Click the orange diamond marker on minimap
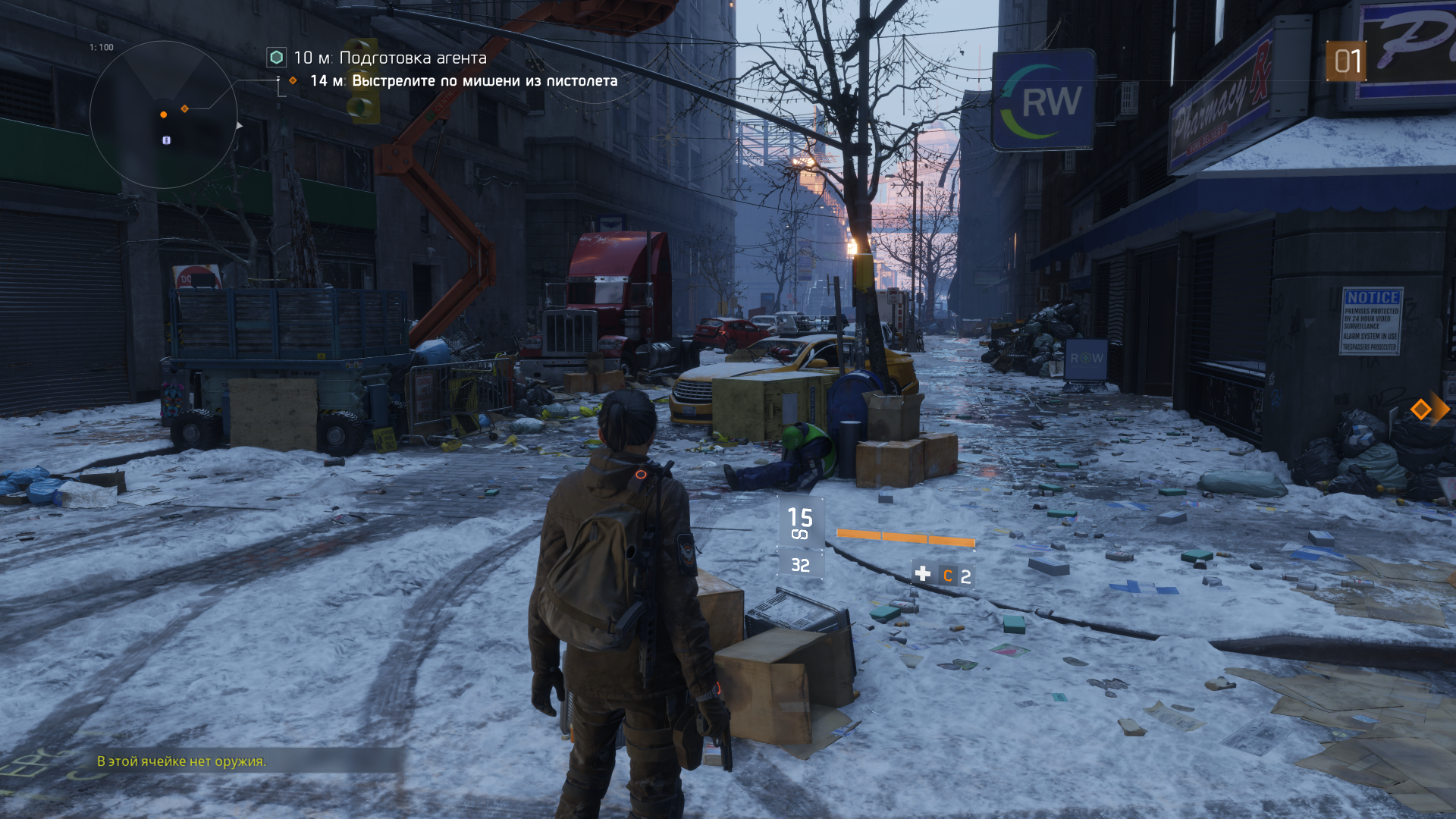1456x819 pixels. point(184,109)
